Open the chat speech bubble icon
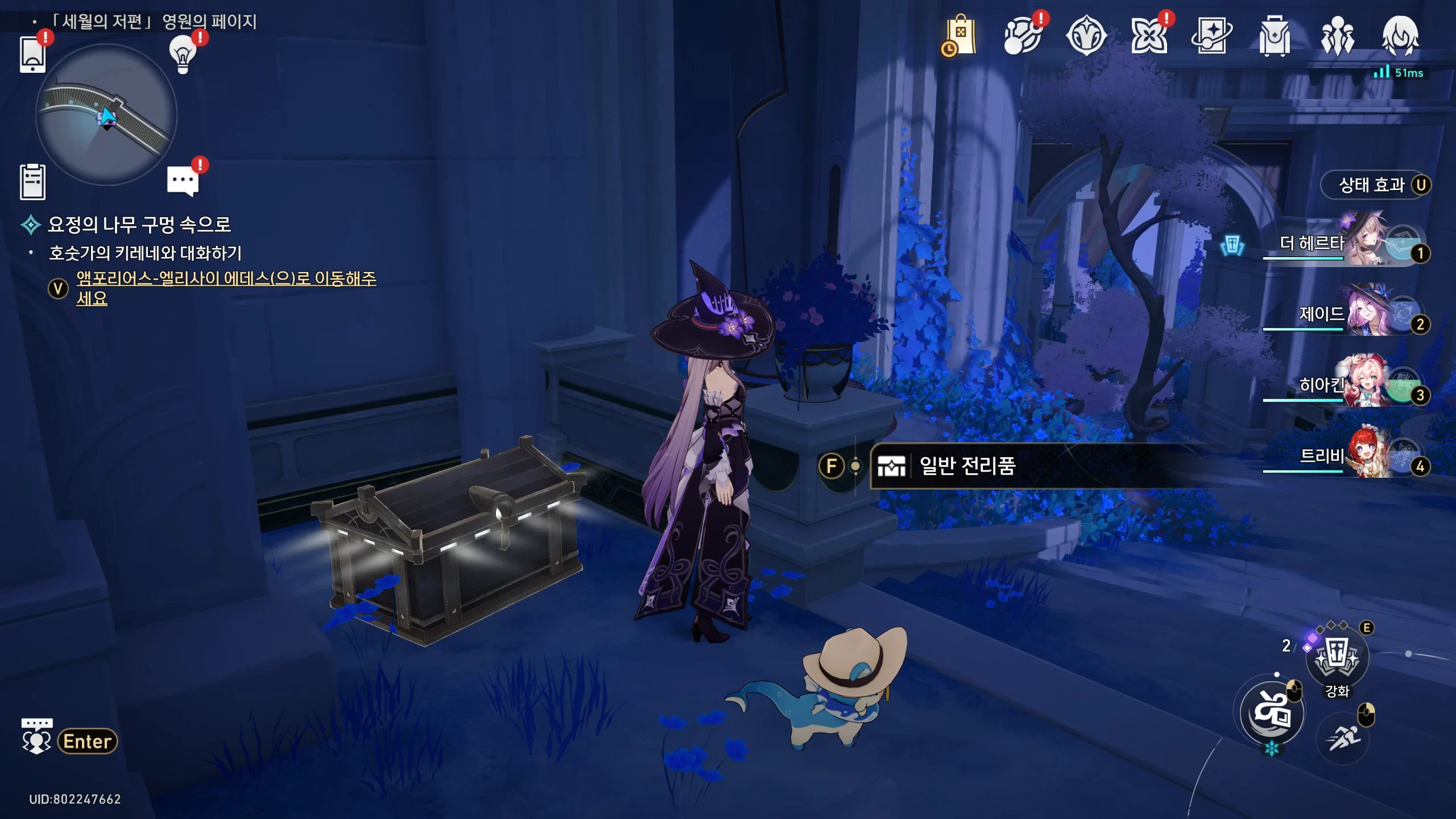 183,181
